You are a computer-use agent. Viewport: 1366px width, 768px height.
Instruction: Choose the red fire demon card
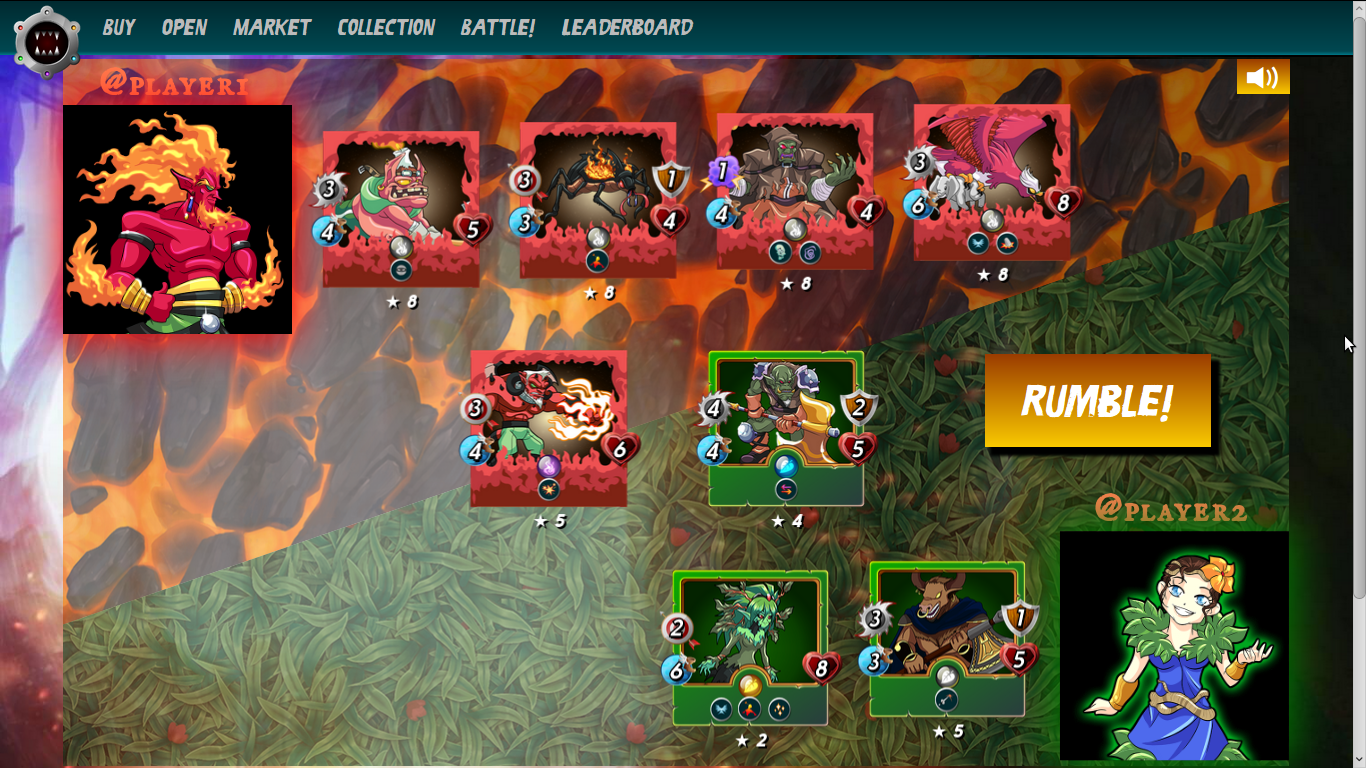(548, 428)
